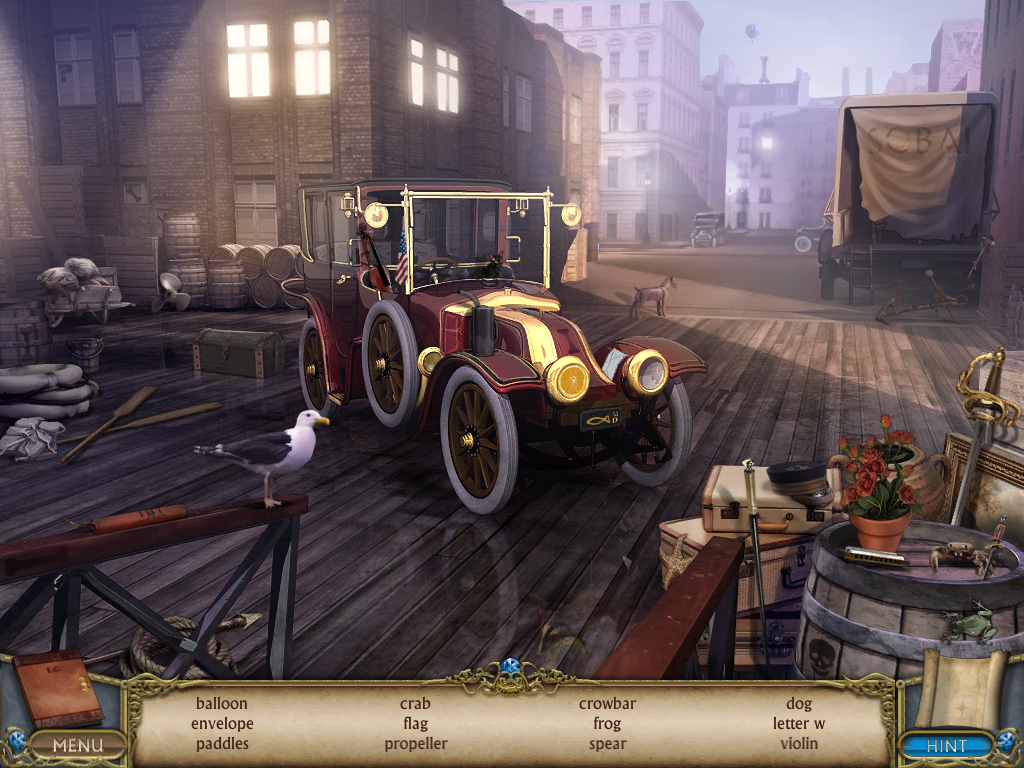
Task: Open the brown journal book
Action: pyautogui.click(x=57, y=688)
